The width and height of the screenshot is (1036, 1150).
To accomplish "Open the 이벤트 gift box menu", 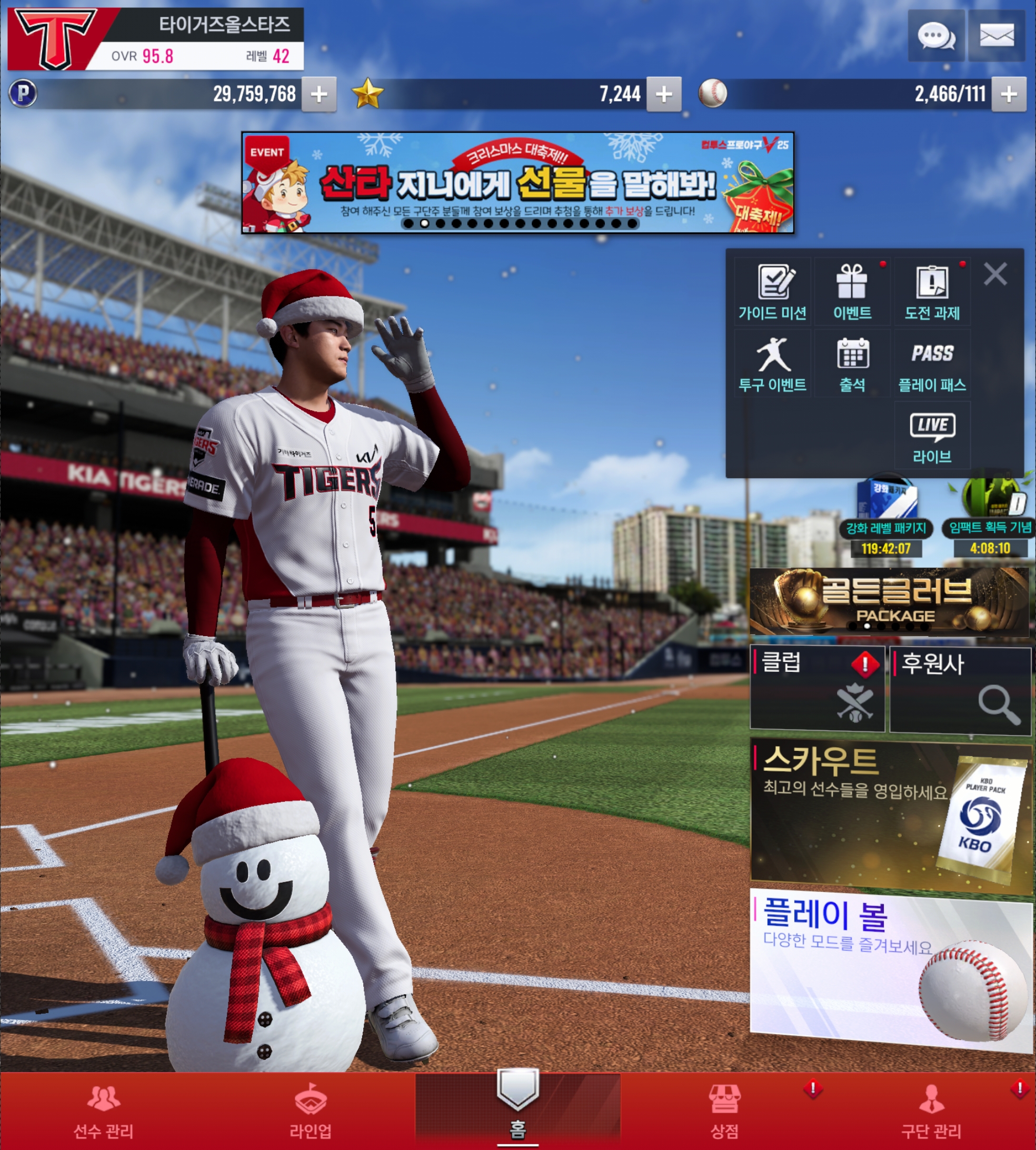I will pos(852,292).
